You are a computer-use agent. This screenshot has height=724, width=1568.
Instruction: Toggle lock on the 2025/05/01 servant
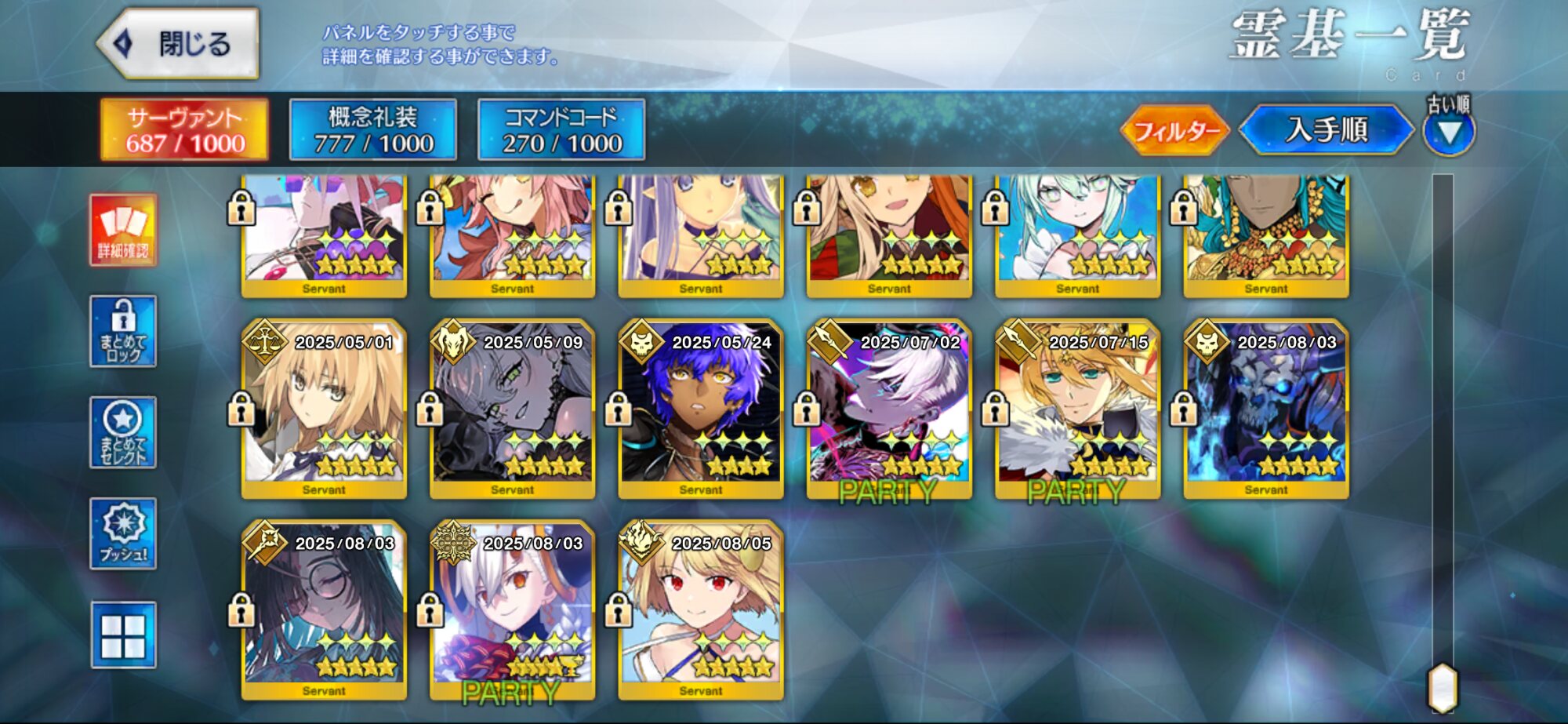[x=241, y=409]
